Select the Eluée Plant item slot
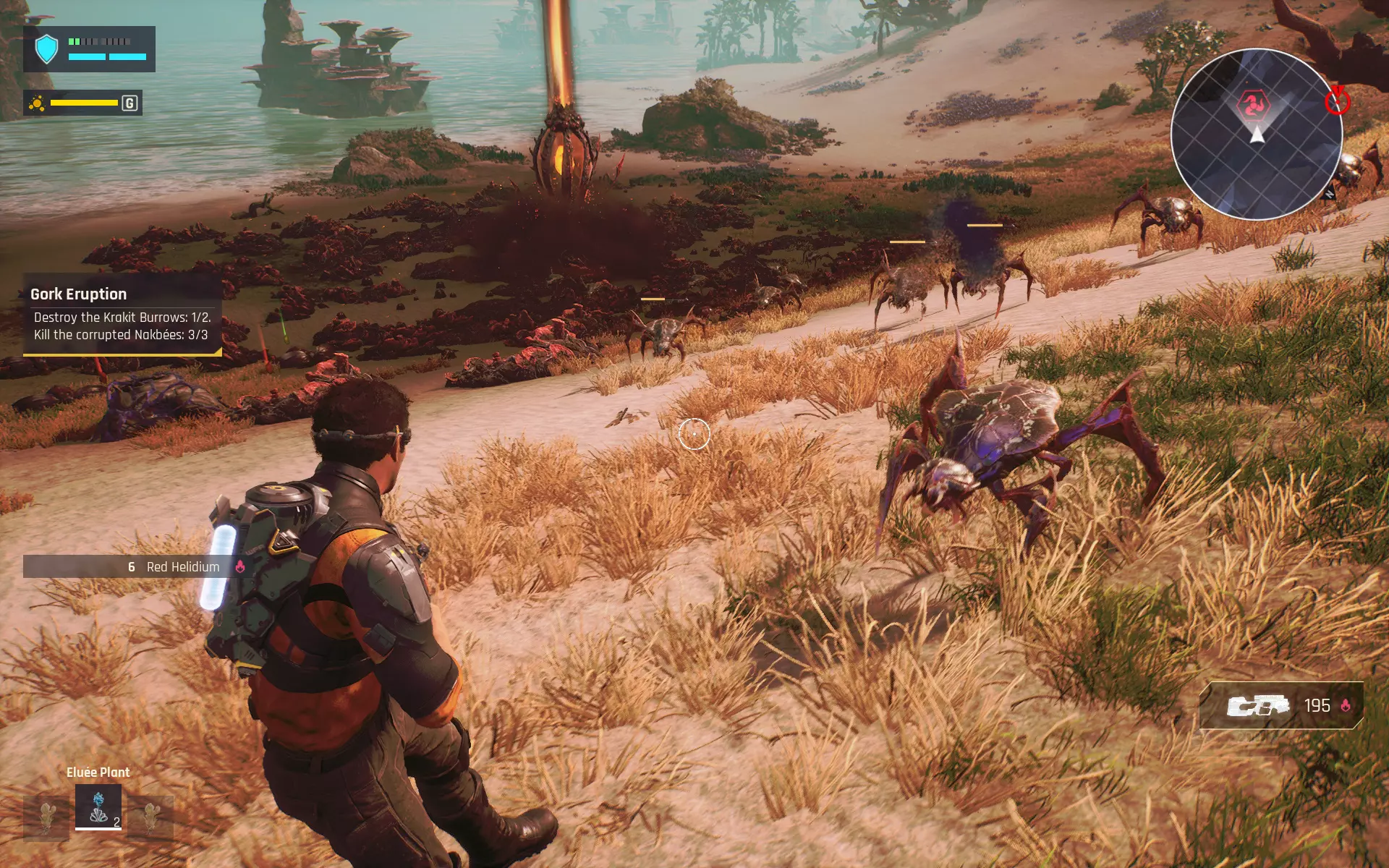 [x=98, y=807]
